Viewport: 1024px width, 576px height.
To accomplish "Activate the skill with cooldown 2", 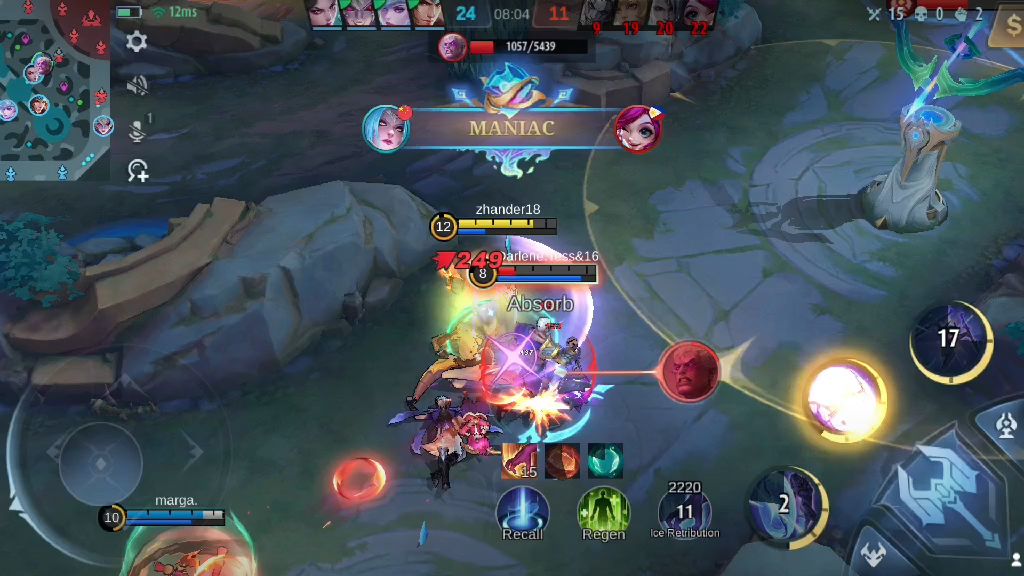I will [786, 503].
